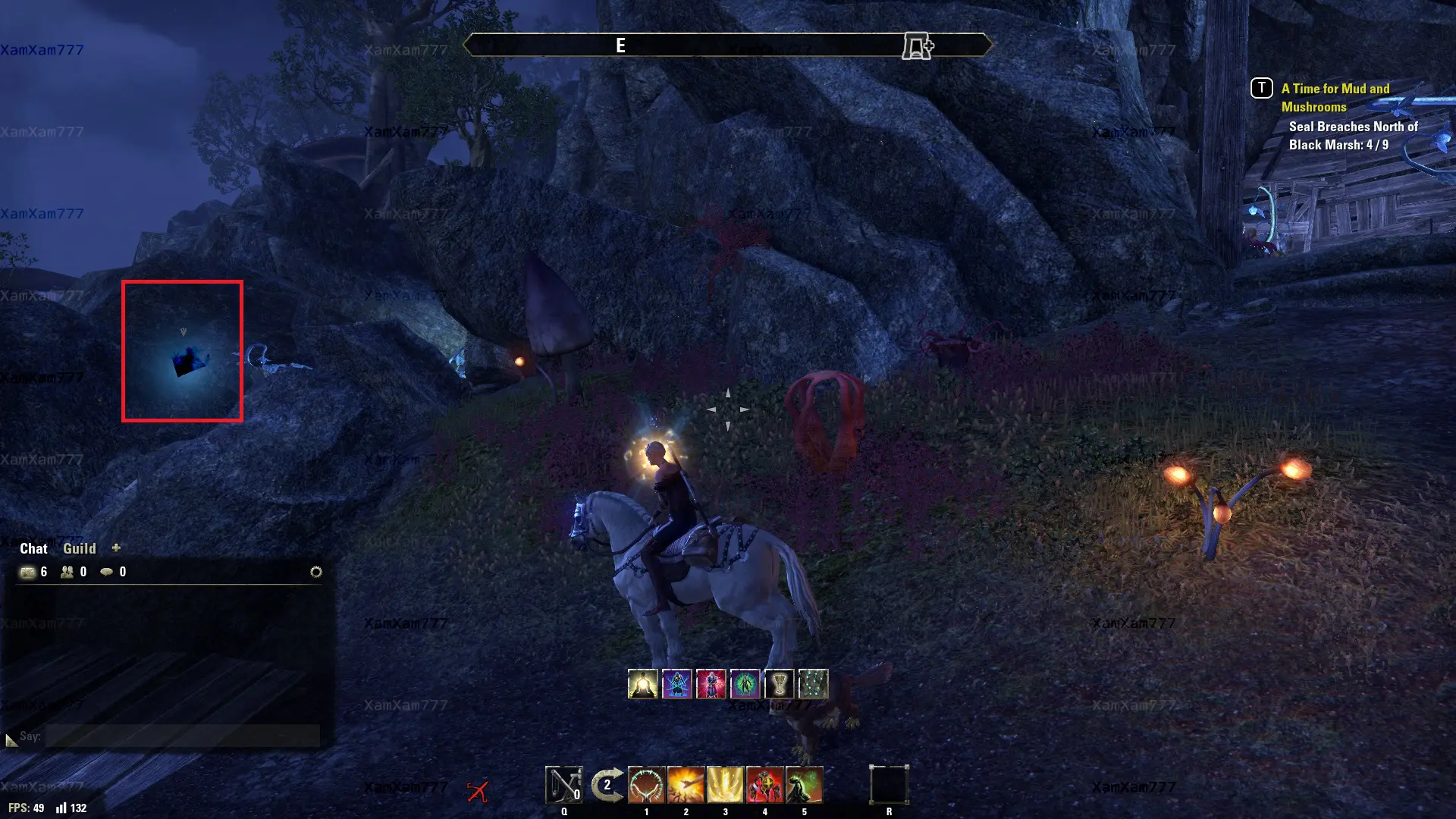Use the golden light beam ability
The height and width of the screenshot is (819, 1456).
(725, 785)
